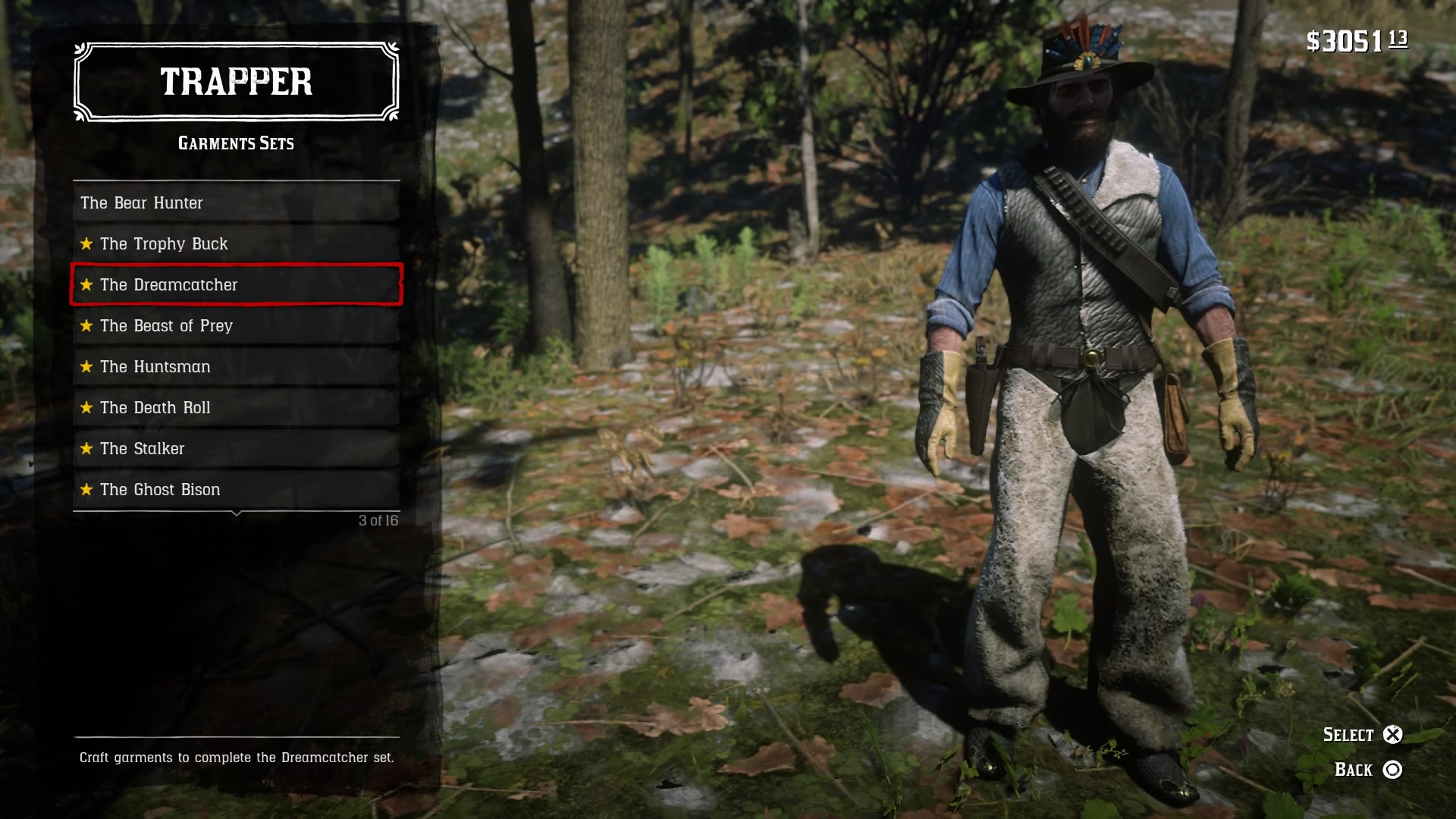
Task: Select The Bear Hunter garment set
Action: (x=236, y=202)
